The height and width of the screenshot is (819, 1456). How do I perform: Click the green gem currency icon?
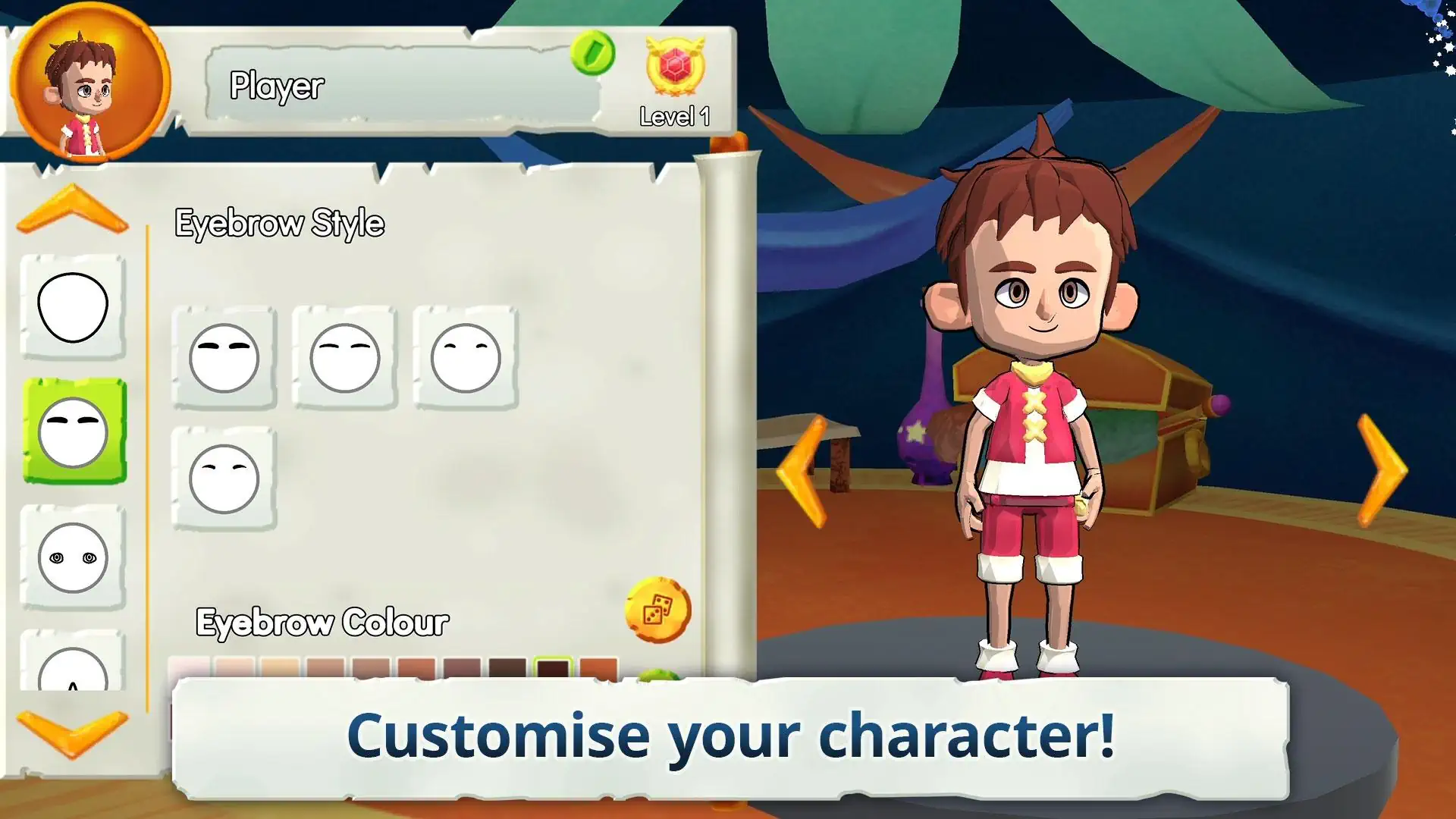coord(595,53)
